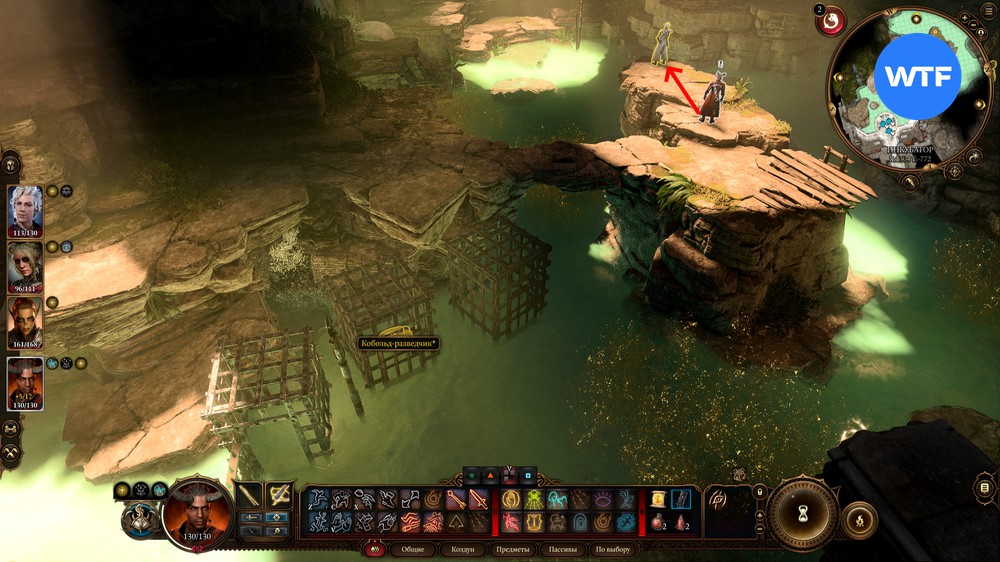
Task: Open the flame icon button beside hourglass
Action: 860,520
